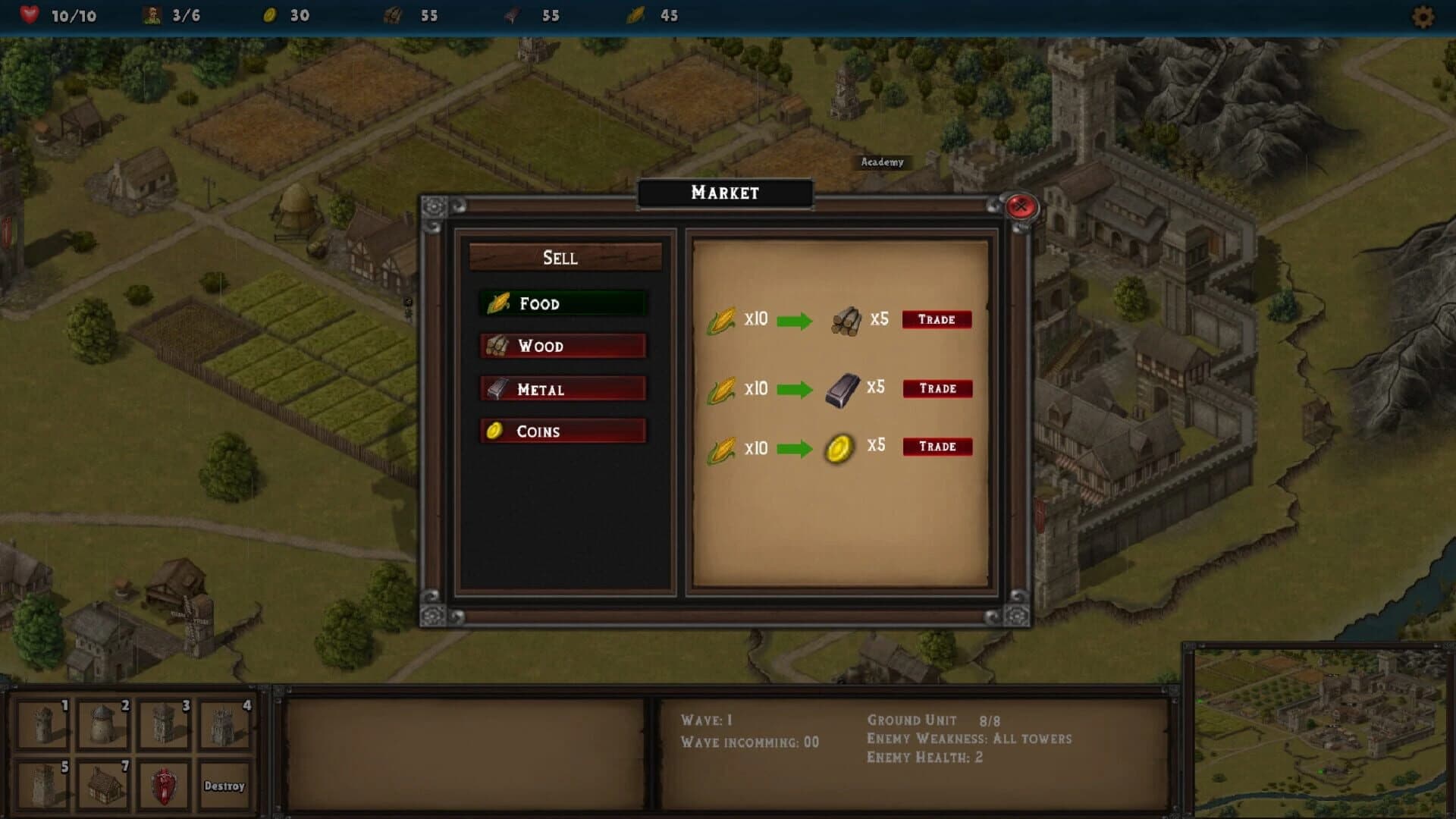Select the Food category in the Sell list

(x=562, y=303)
